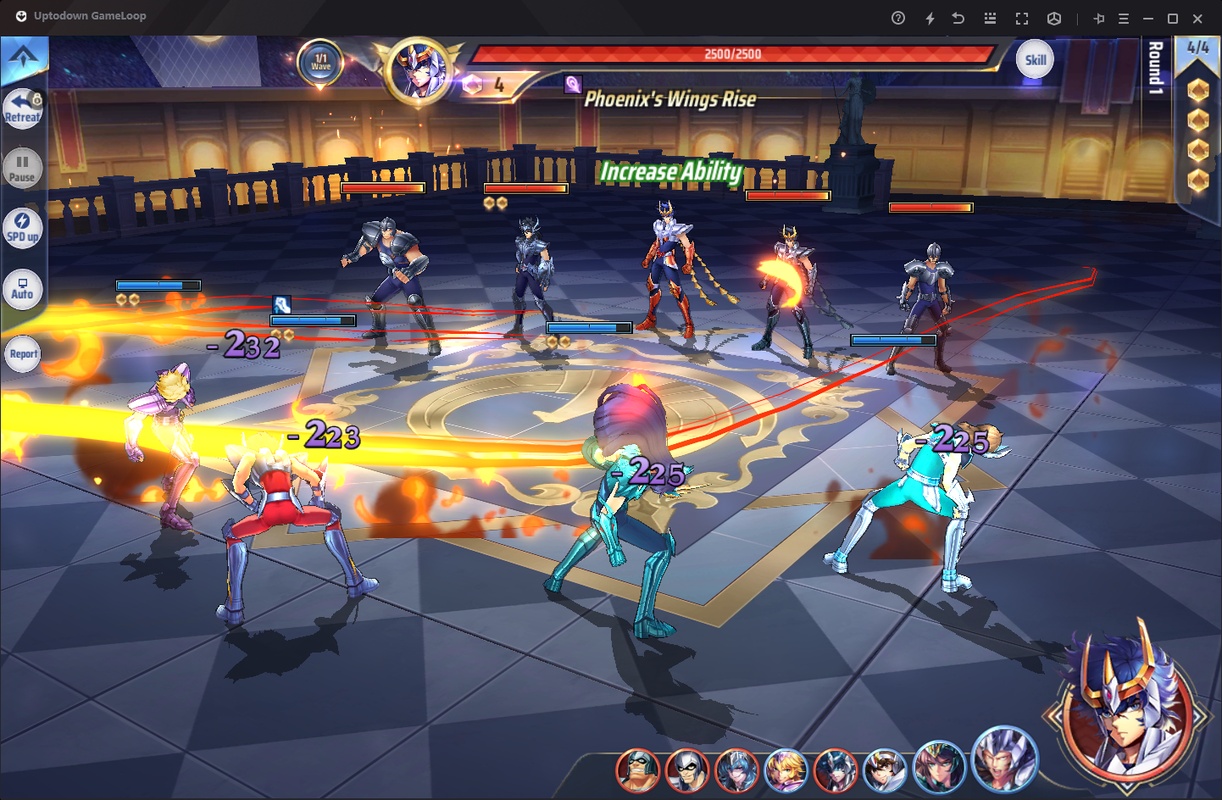Enable Auto battle mode
This screenshot has width=1222, height=800.
[22, 288]
